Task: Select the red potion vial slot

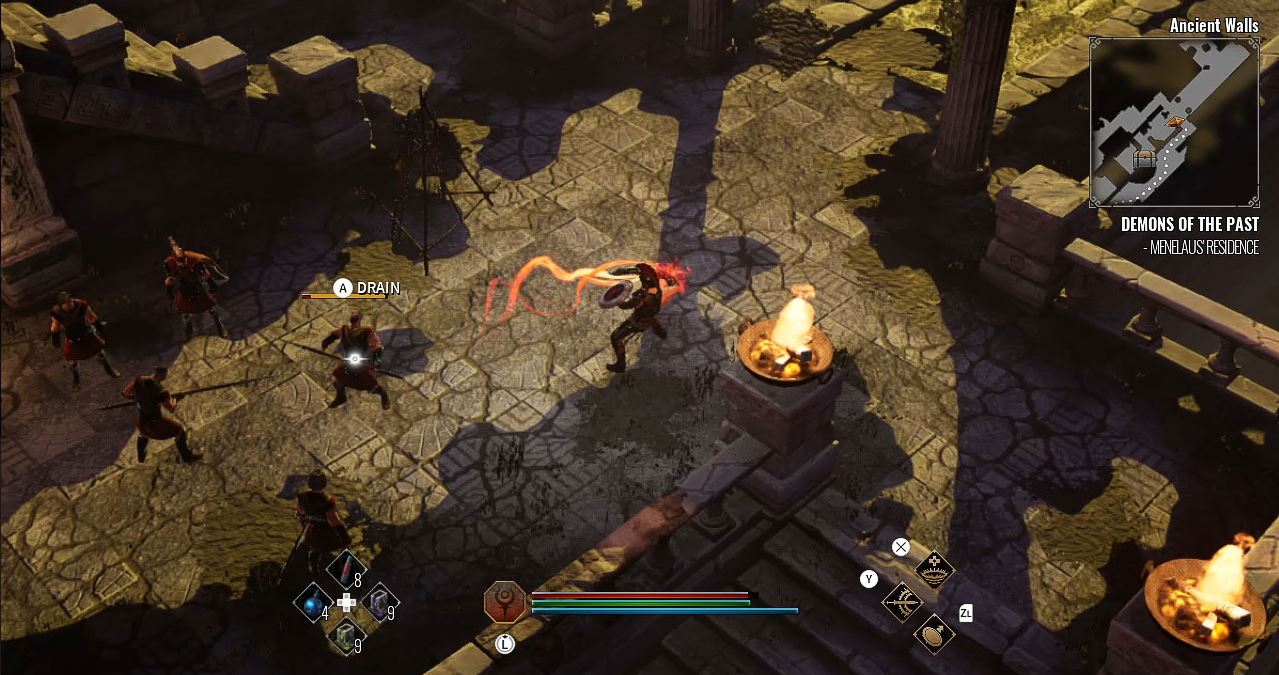Action: [x=346, y=571]
